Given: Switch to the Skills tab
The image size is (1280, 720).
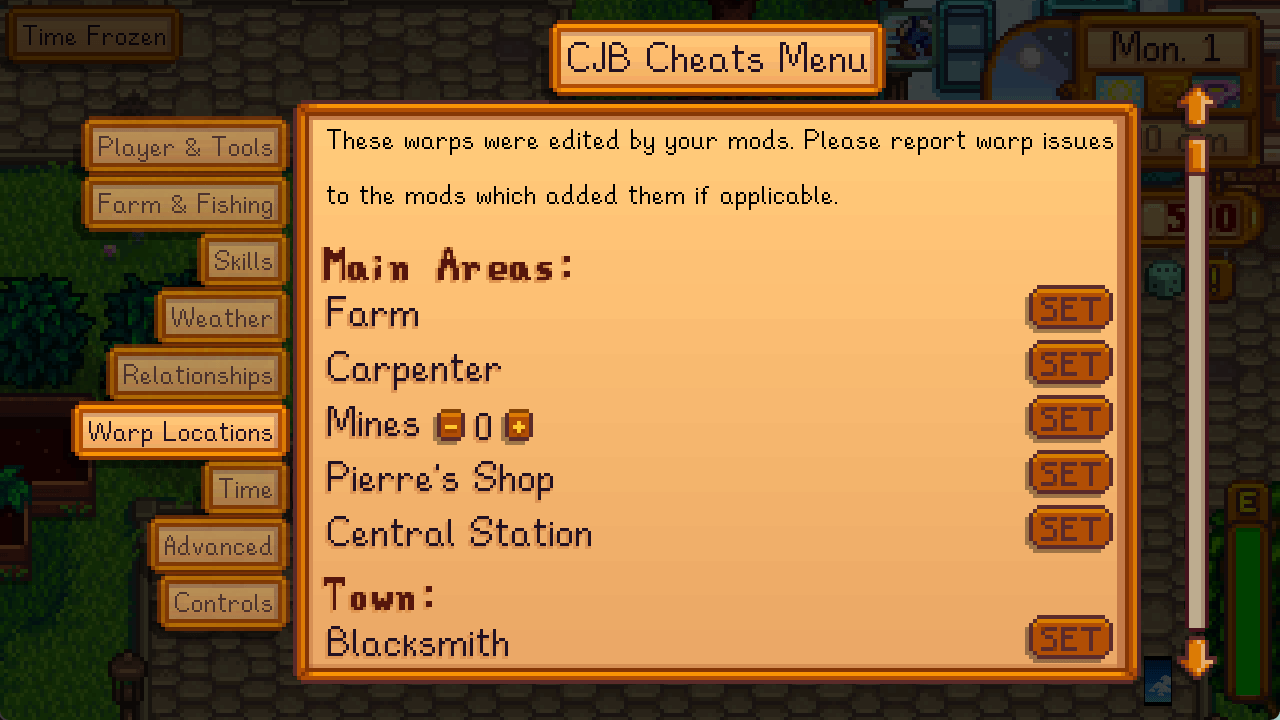Looking at the screenshot, I should tap(243, 261).
